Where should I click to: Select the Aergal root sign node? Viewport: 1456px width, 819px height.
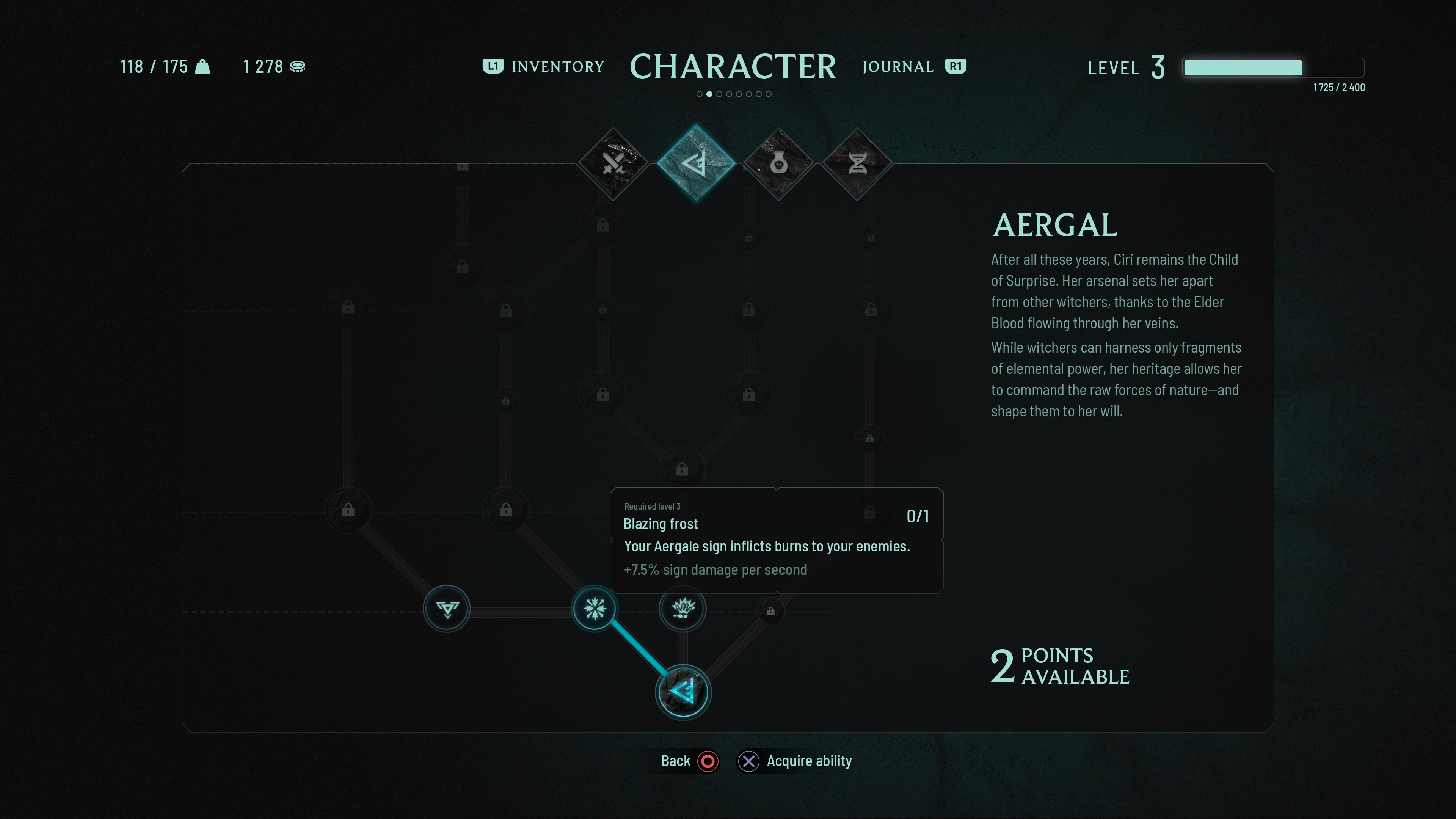click(x=683, y=692)
